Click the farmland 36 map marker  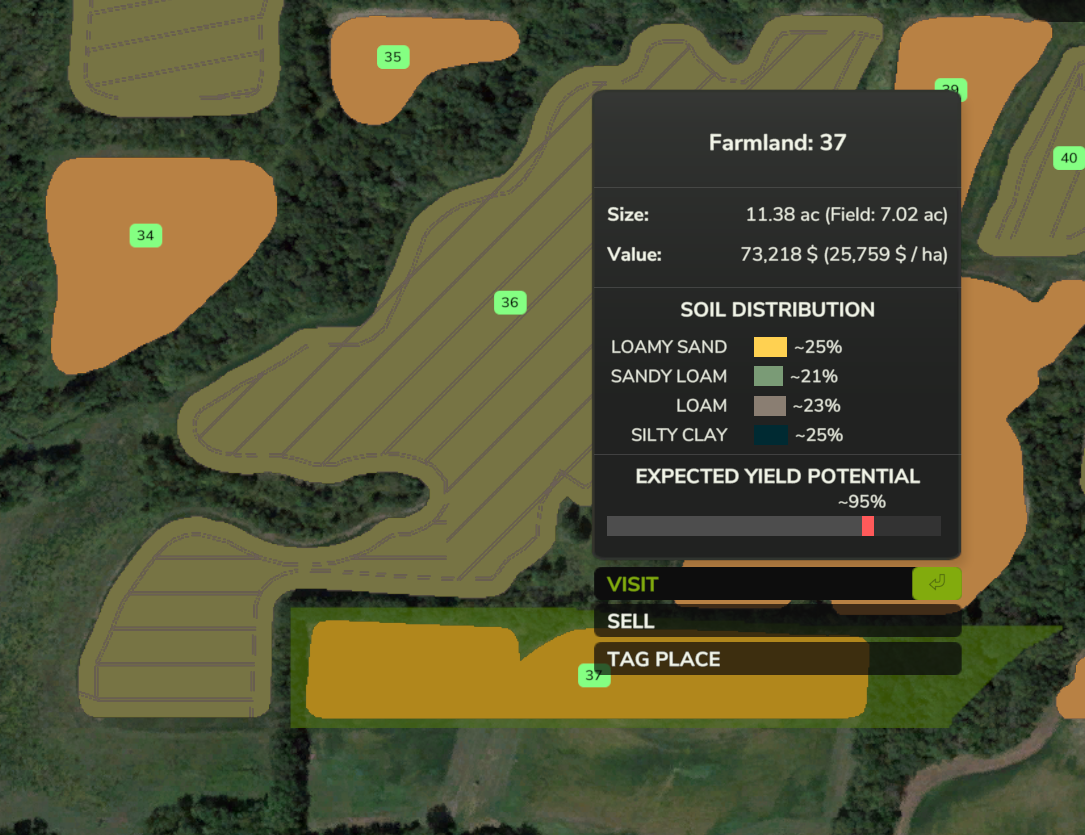click(510, 302)
